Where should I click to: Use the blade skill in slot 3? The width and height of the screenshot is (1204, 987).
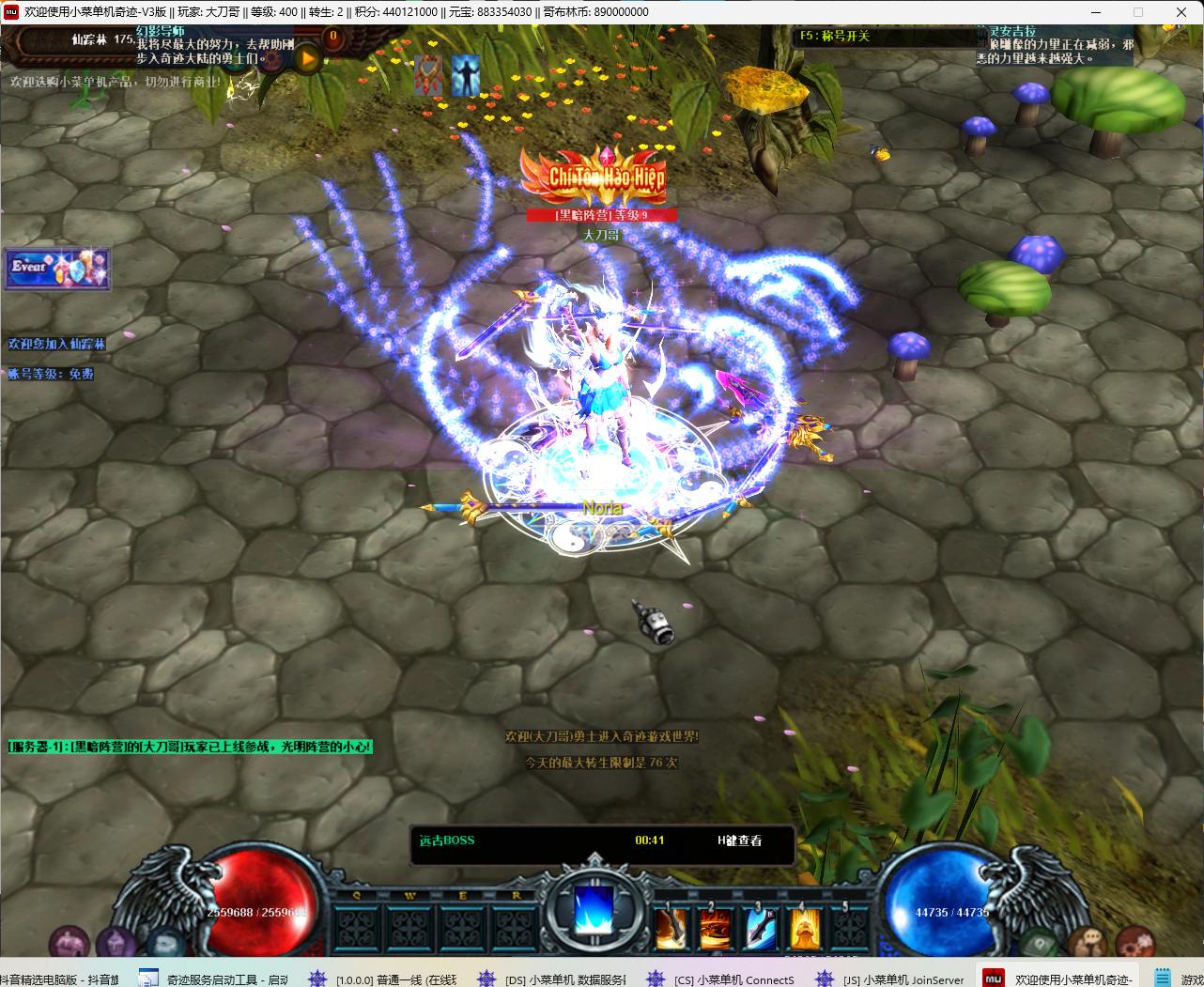click(x=761, y=929)
